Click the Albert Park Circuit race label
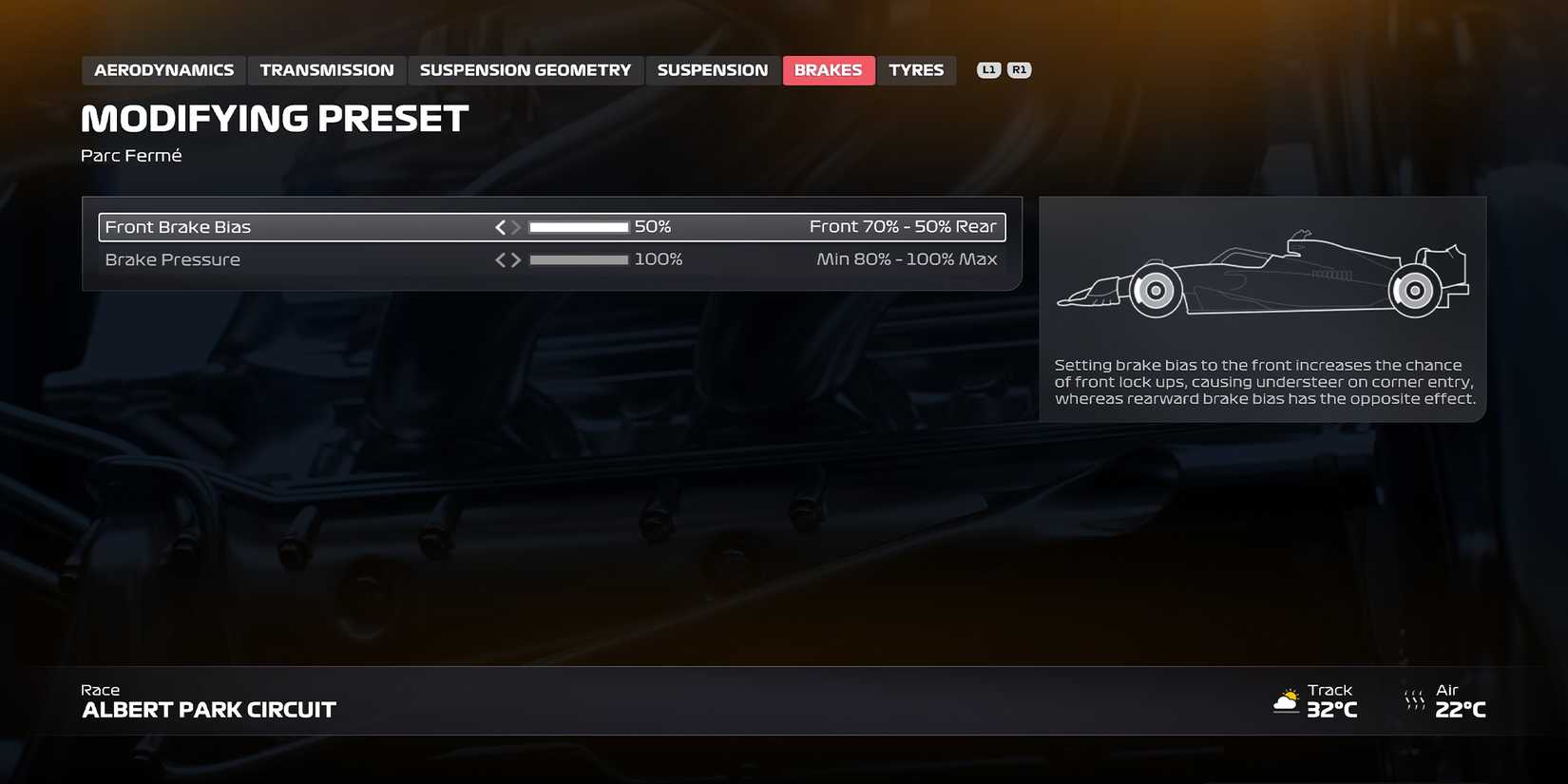The width and height of the screenshot is (1568, 784). [x=208, y=709]
